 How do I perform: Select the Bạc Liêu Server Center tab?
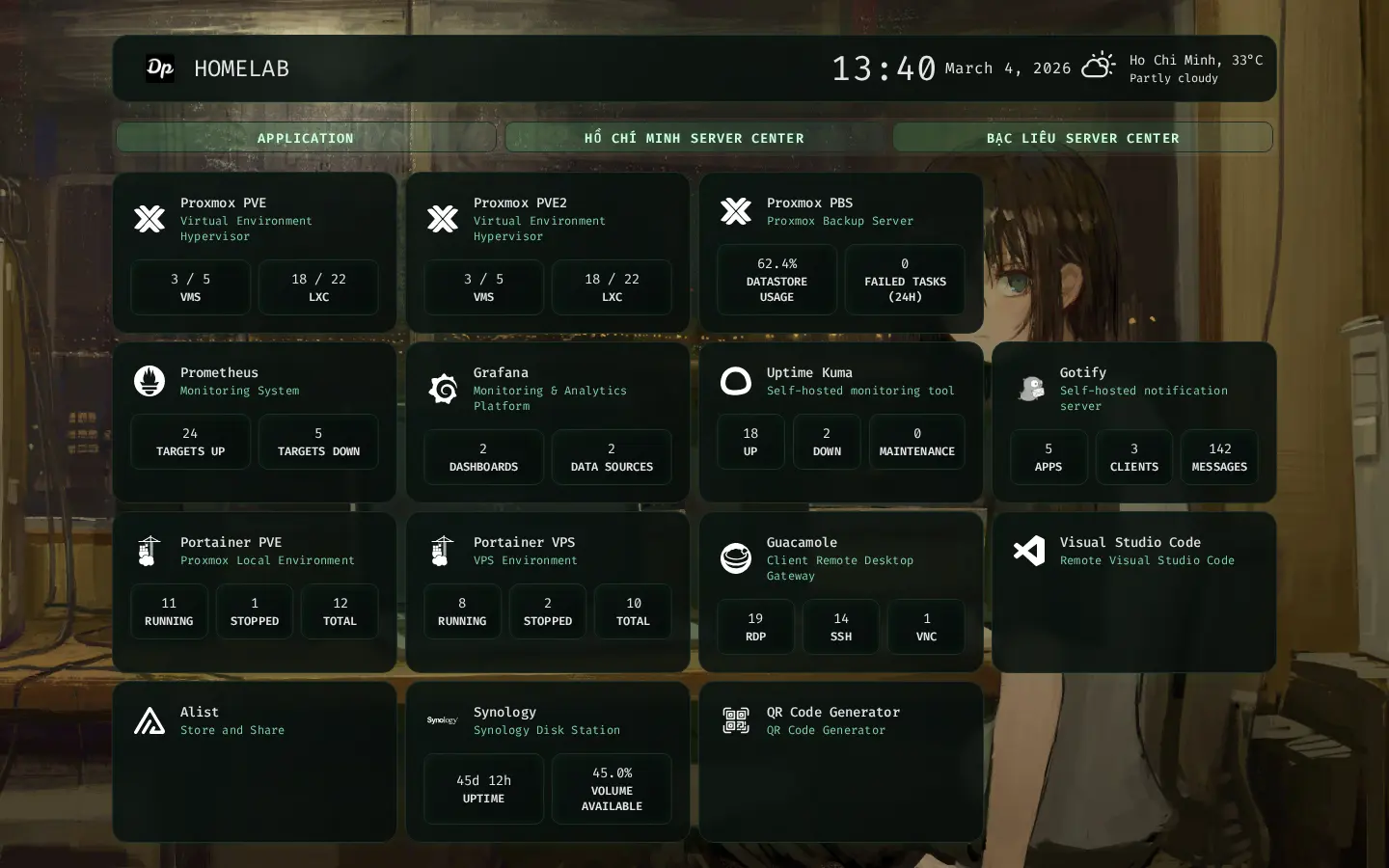coord(1082,138)
